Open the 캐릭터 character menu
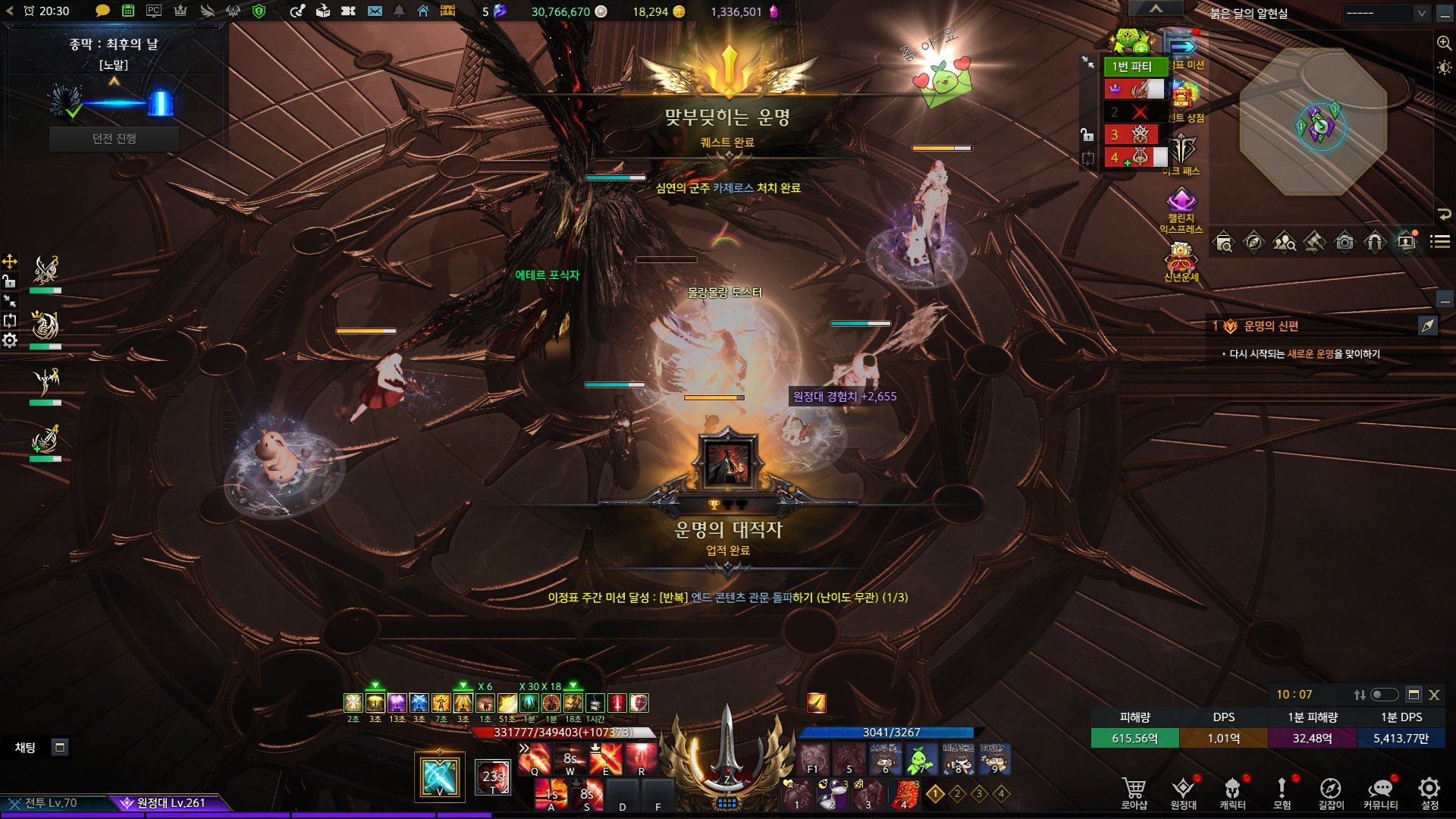The image size is (1456, 819). tap(1232, 793)
